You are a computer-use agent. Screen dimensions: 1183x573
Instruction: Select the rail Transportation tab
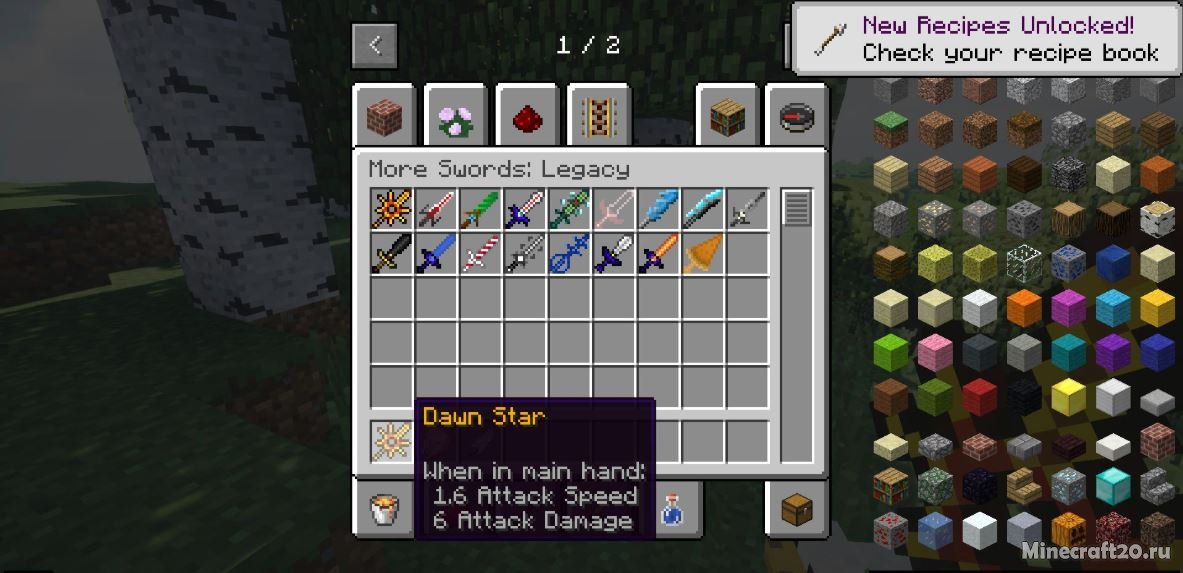click(x=598, y=116)
